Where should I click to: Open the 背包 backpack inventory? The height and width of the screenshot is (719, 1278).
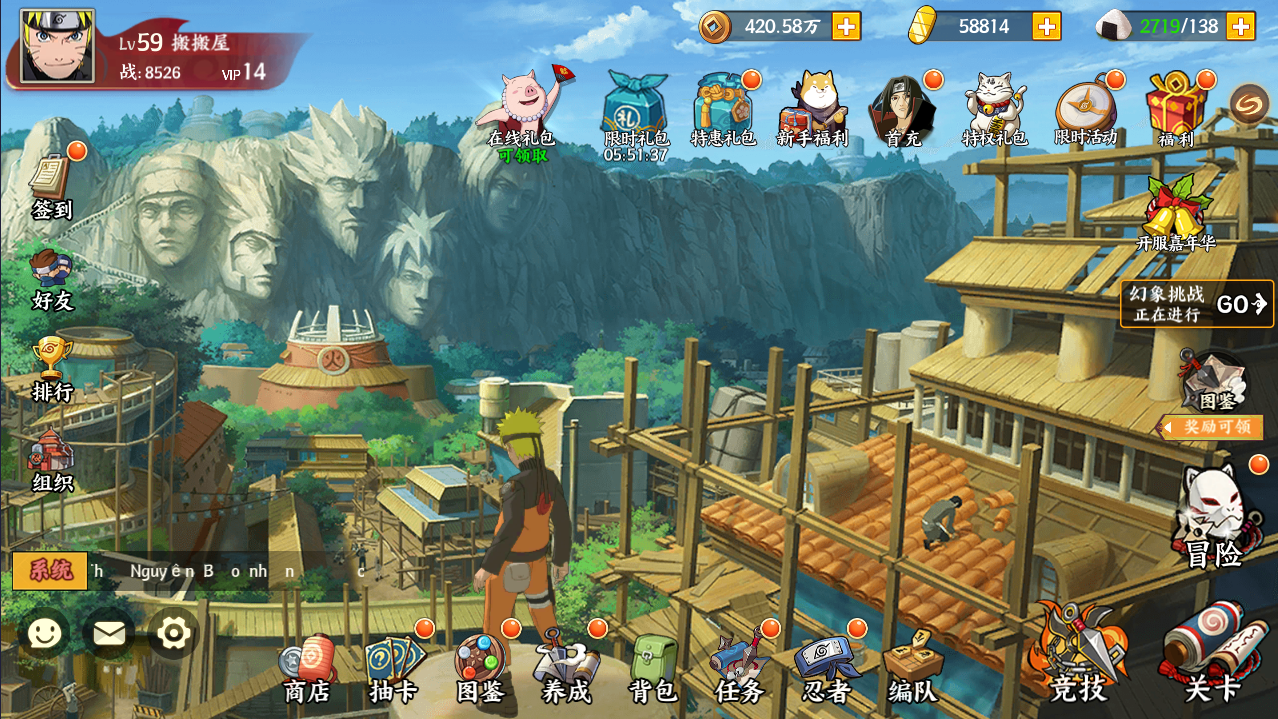[653, 668]
